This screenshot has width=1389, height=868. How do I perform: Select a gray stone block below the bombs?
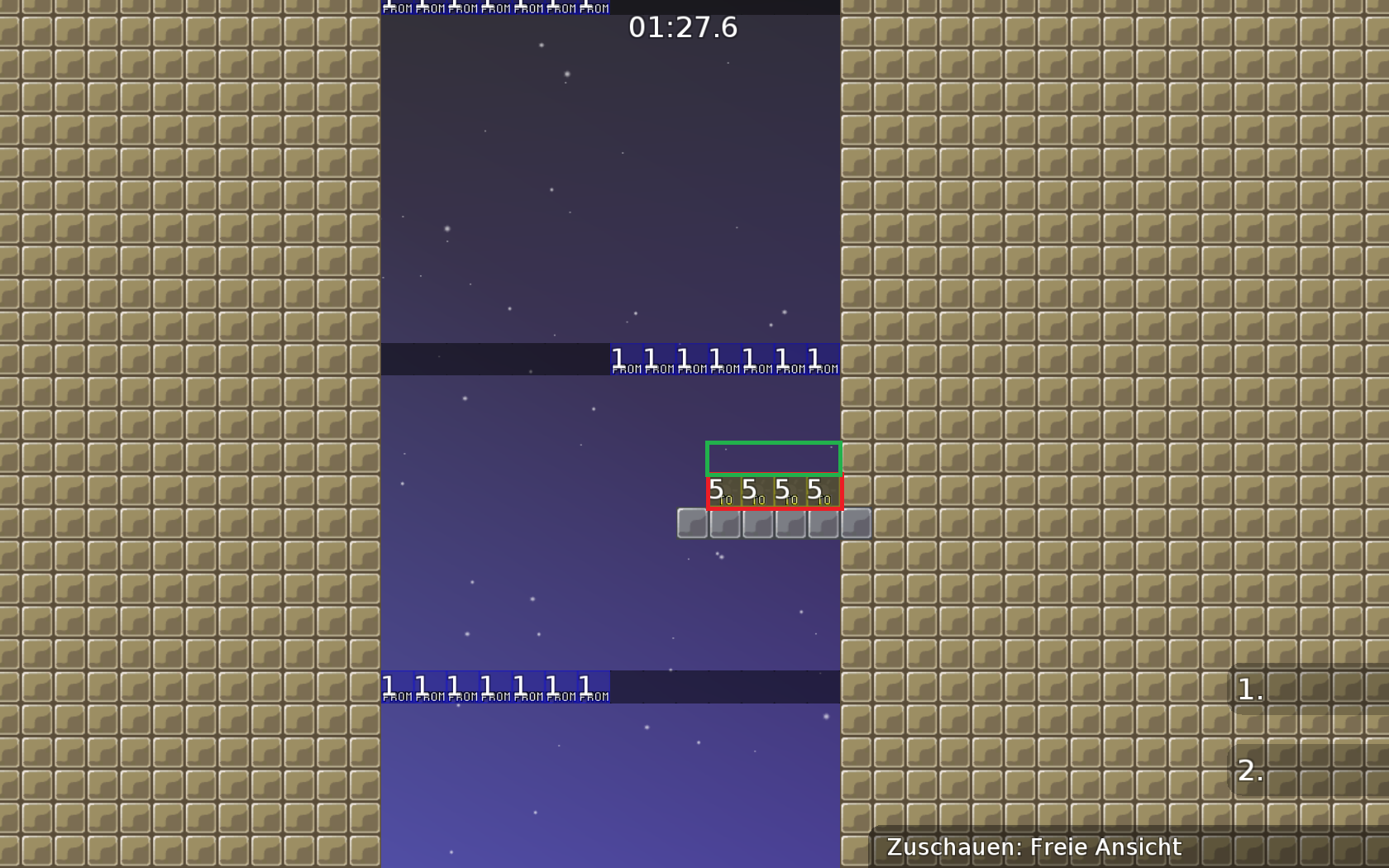757,523
